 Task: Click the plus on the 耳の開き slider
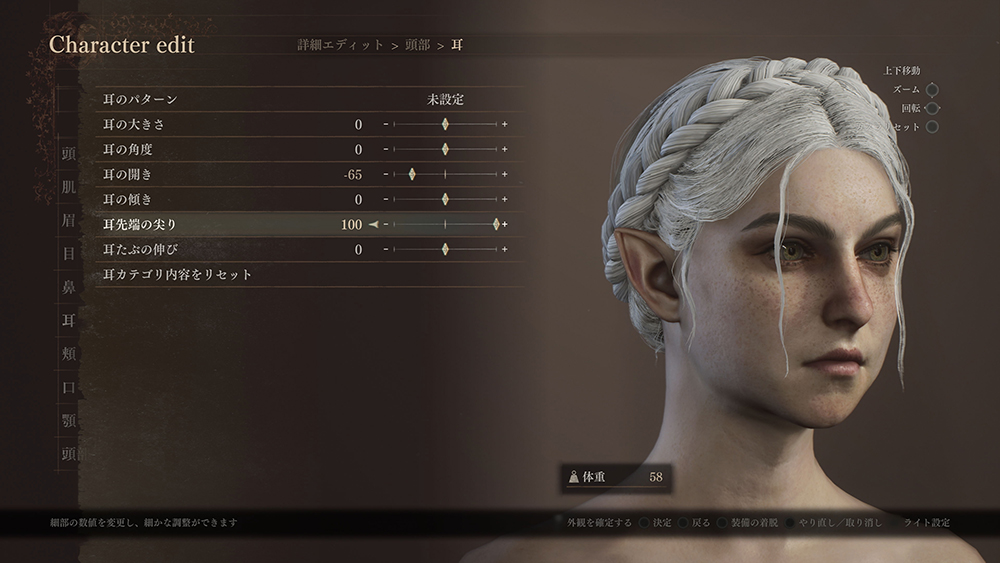[x=505, y=174]
